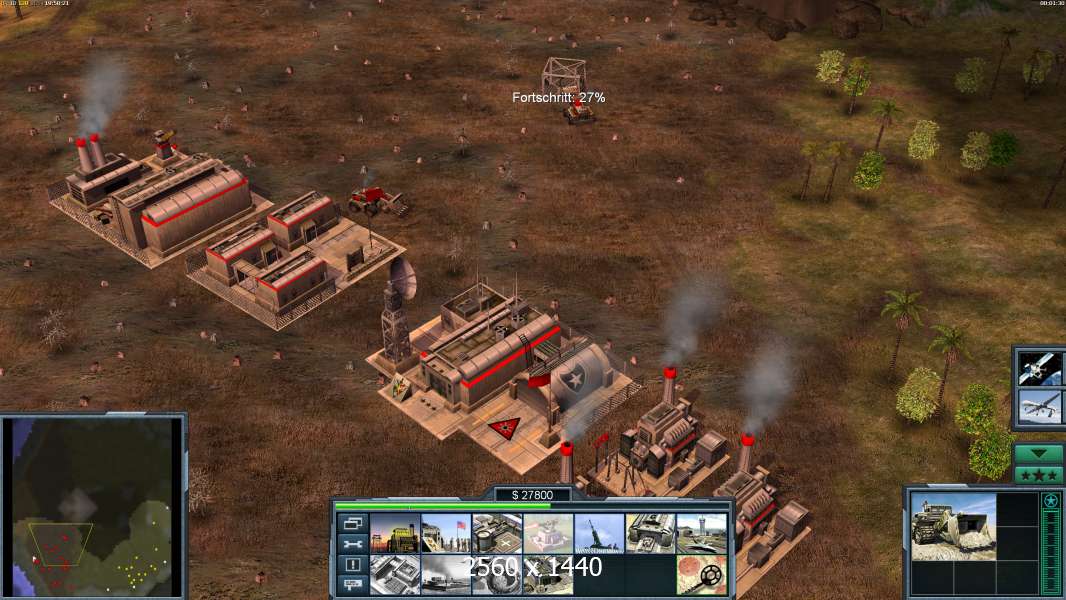Click the overlapping windows button on command bar
Screen dimensions: 1066x600
pos(353,524)
